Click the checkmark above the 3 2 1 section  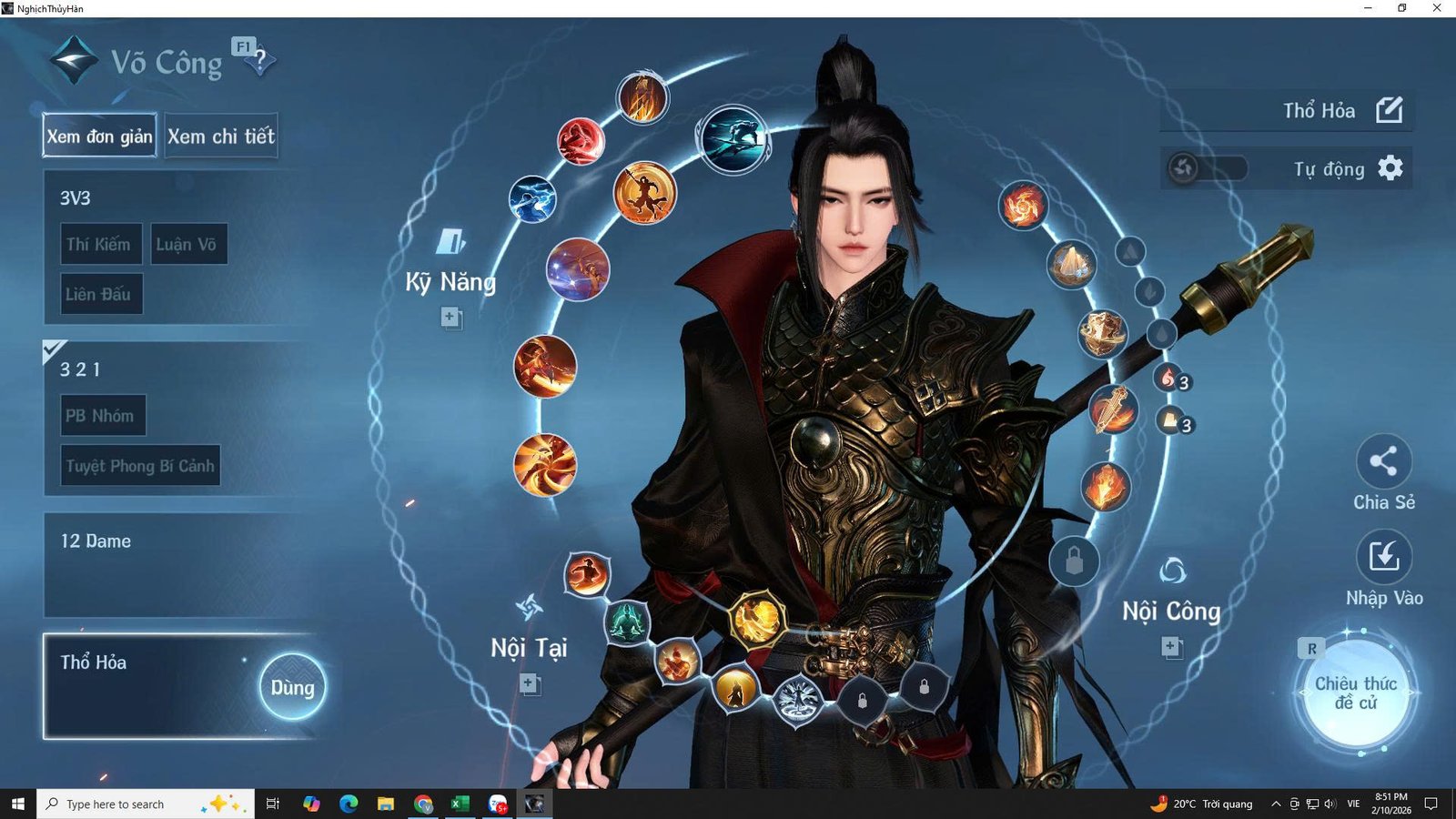click(x=55, y=347)
